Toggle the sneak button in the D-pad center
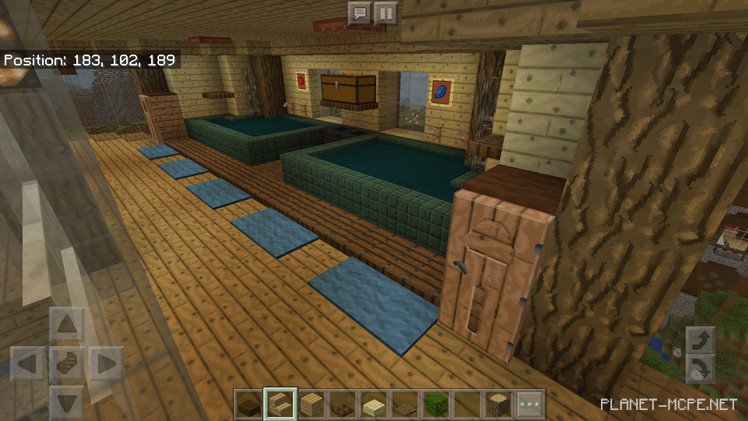This screenshot has width=748, height=421. pos(67,362)
